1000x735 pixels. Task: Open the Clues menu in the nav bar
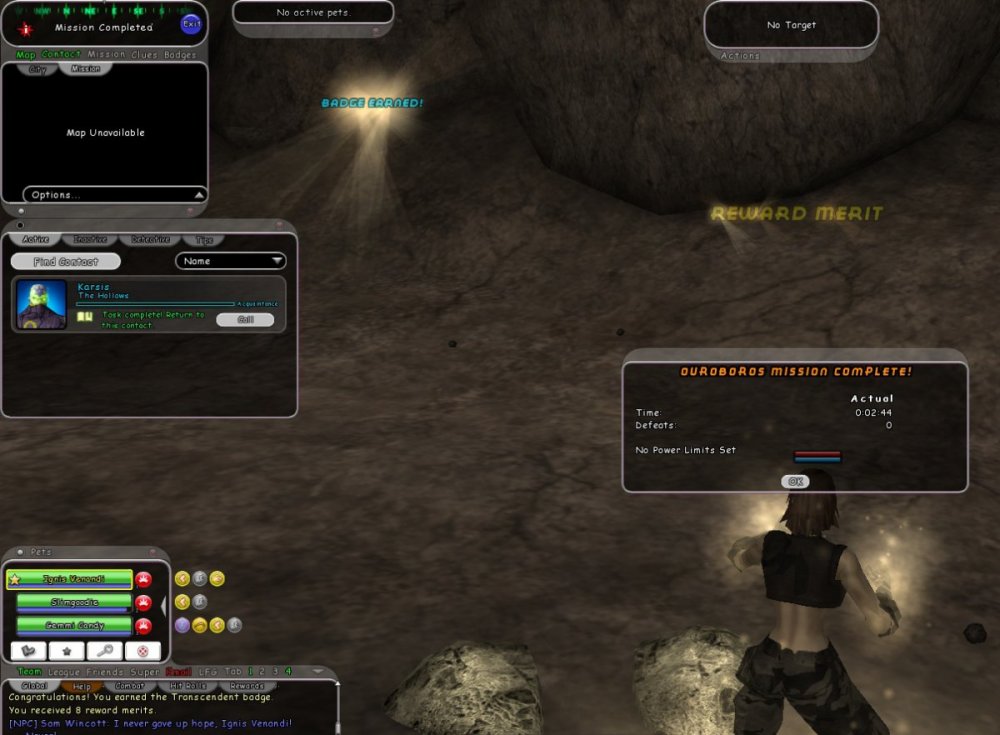144,55
